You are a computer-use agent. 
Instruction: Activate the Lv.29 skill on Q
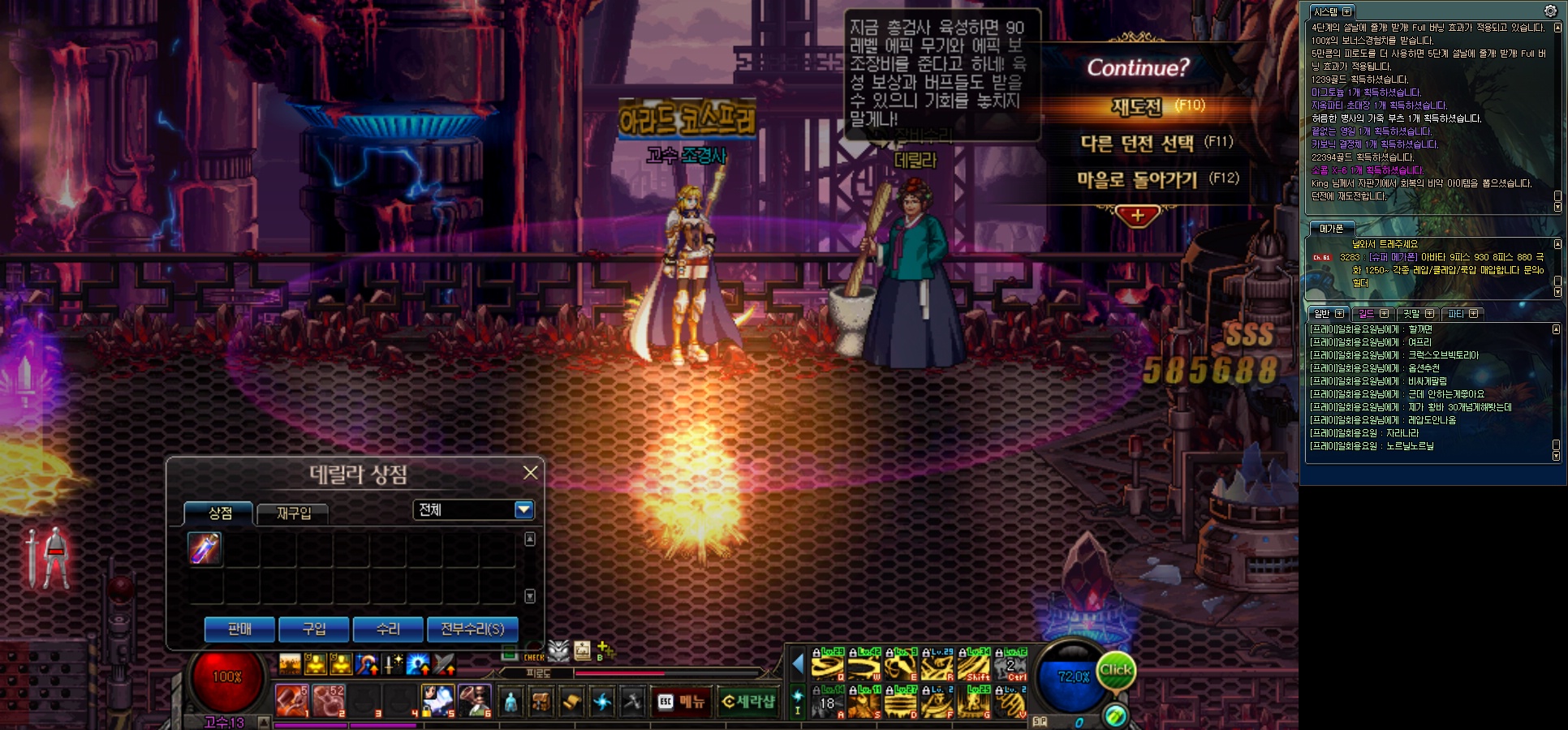pyautogui.click(x=828, y=665)
